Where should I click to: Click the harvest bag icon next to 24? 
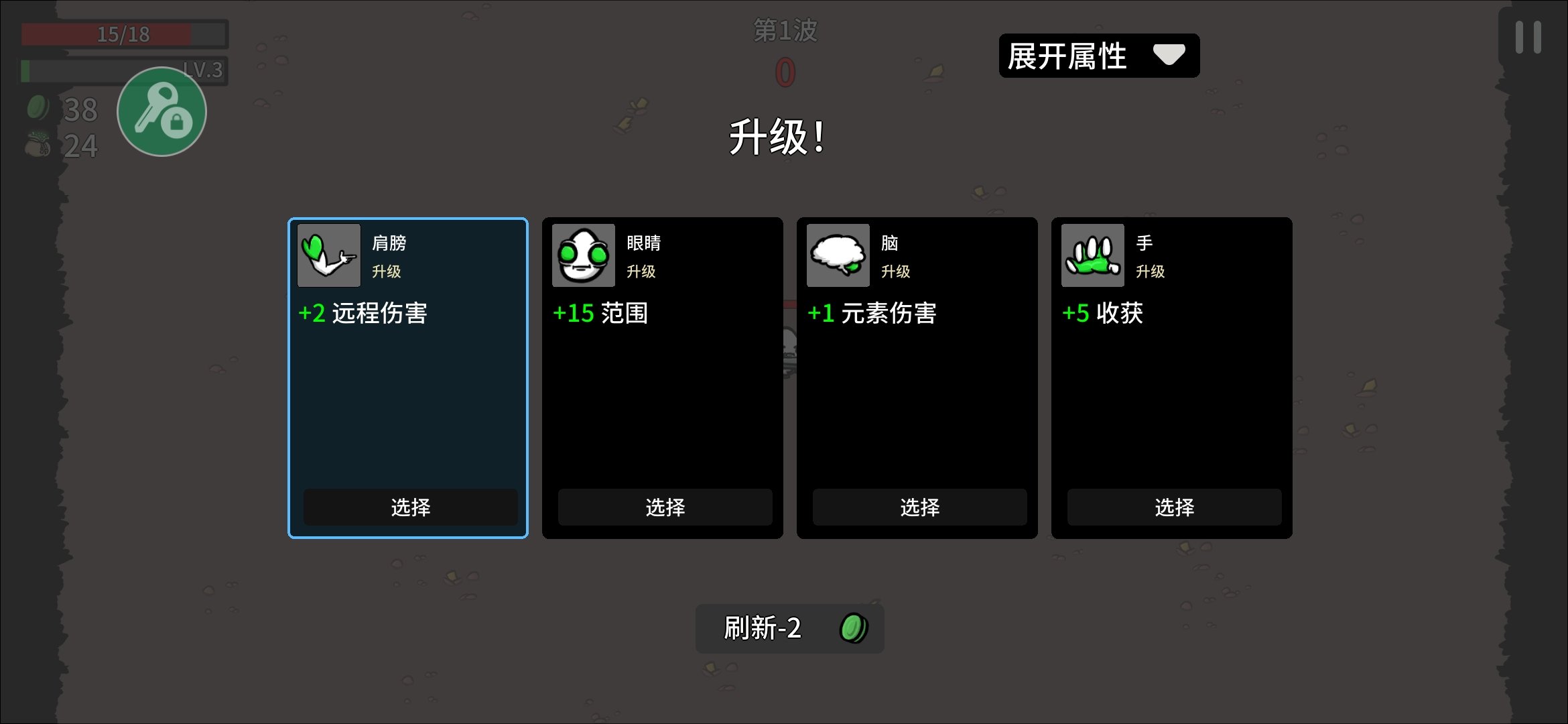38,144
